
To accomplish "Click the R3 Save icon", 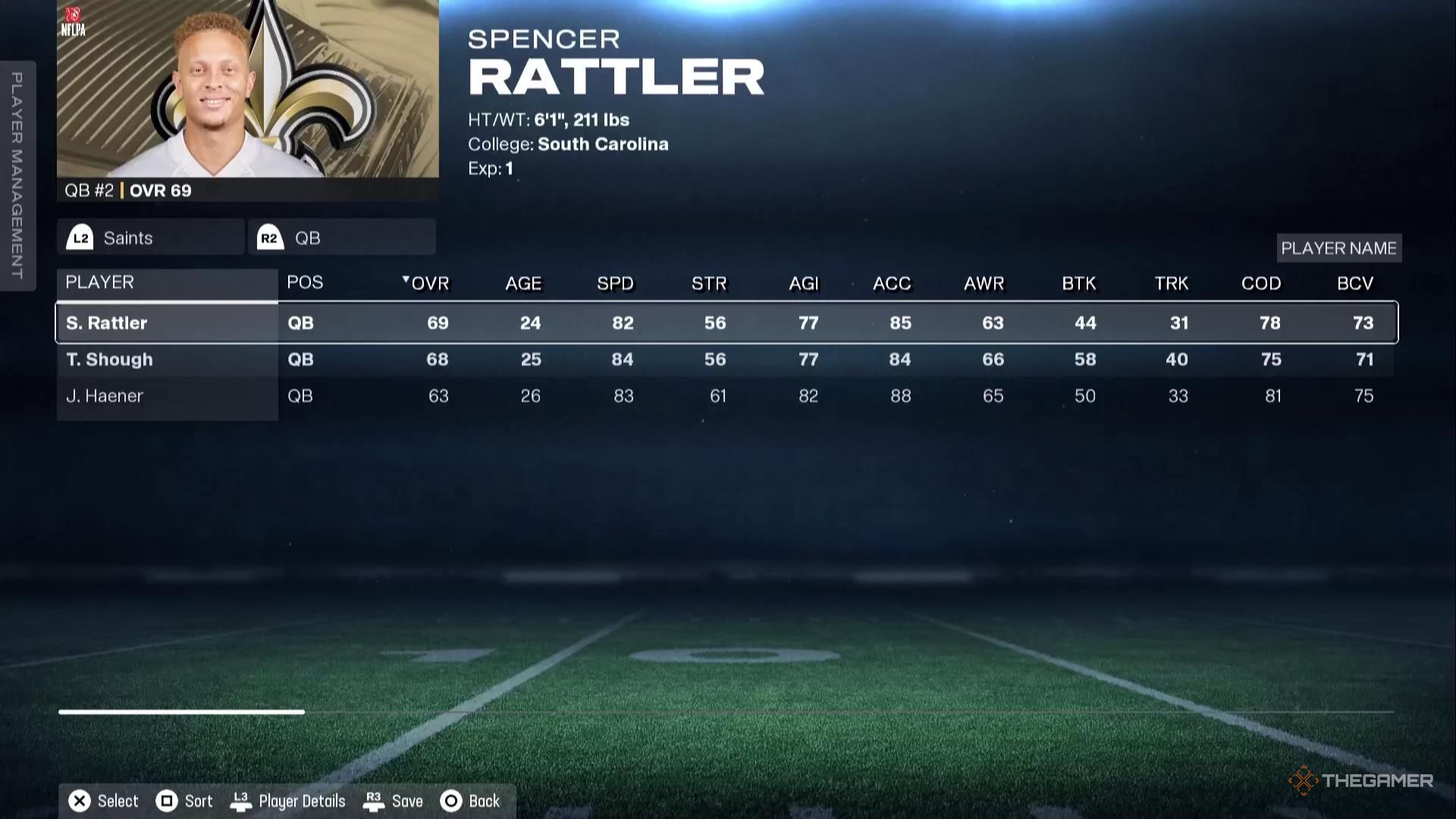I will [374, 801].
